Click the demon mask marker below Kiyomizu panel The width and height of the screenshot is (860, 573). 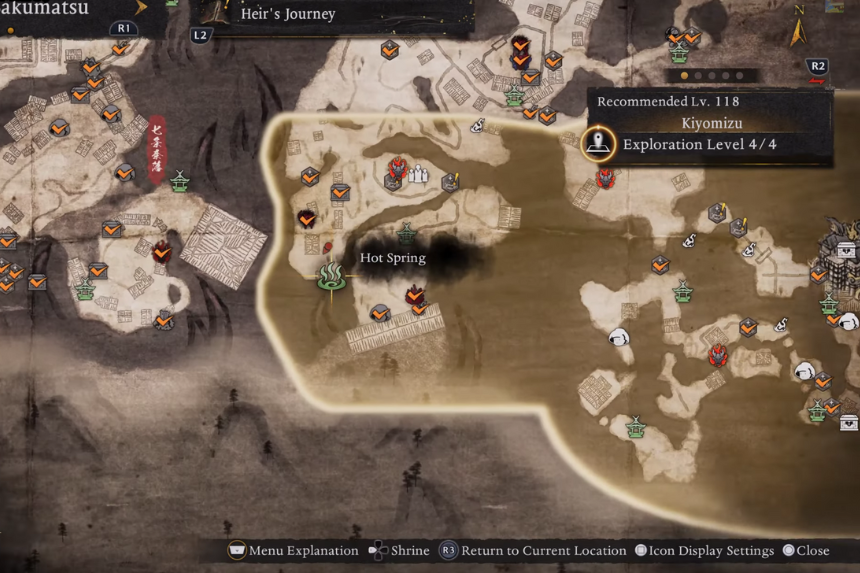605,179
